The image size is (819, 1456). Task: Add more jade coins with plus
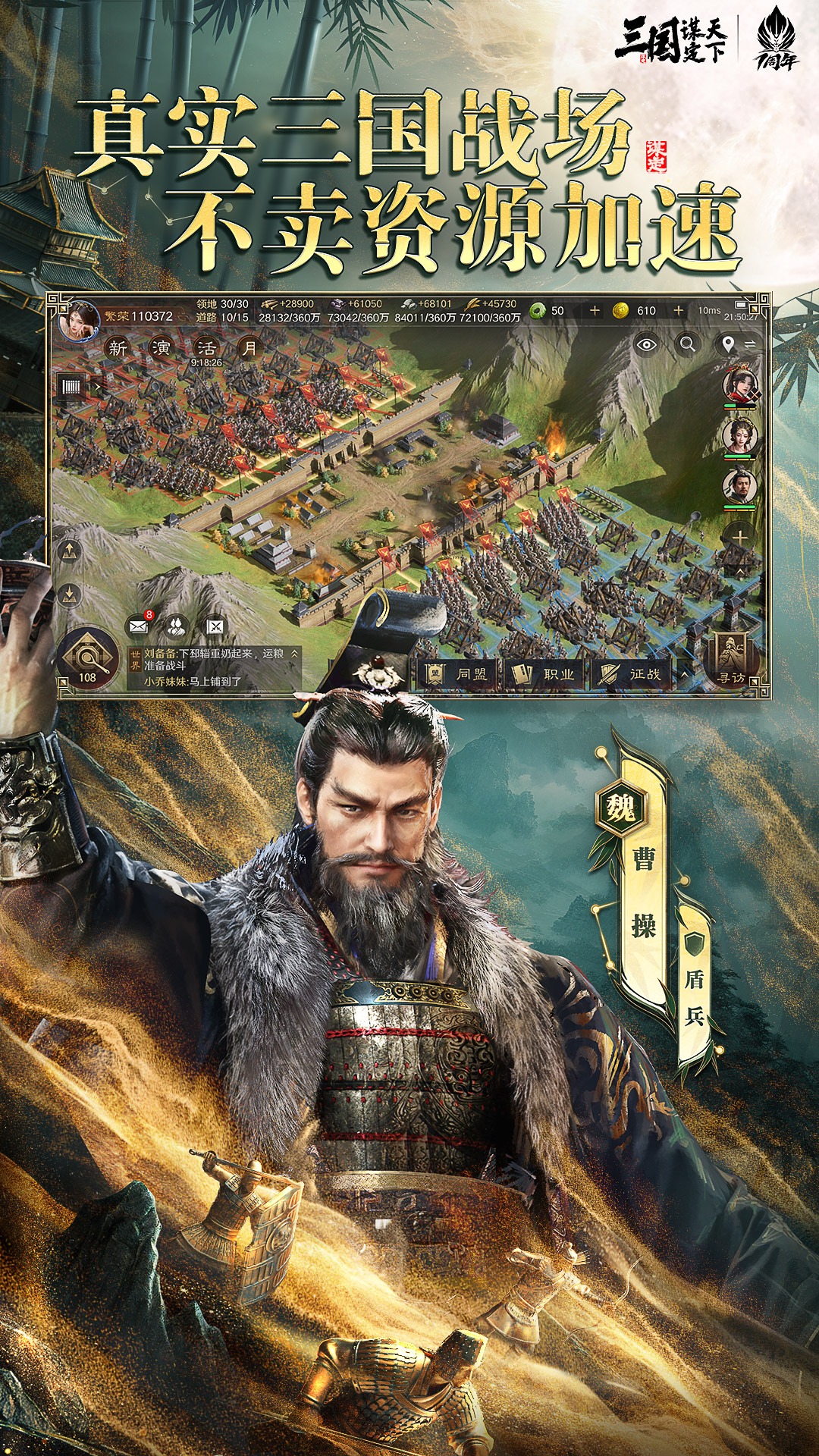[595, 311]
